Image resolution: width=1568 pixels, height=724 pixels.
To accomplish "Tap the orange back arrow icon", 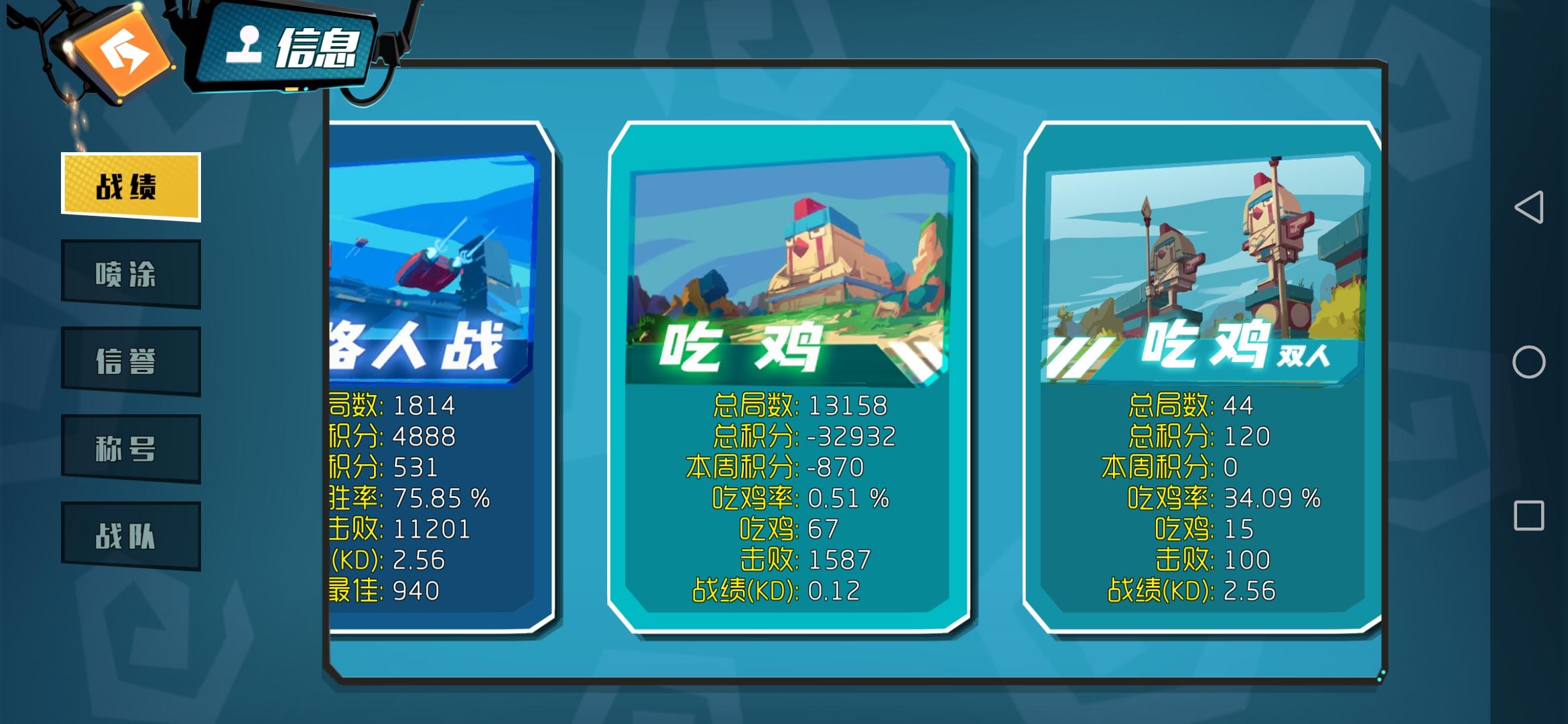I will click(119, 52).
